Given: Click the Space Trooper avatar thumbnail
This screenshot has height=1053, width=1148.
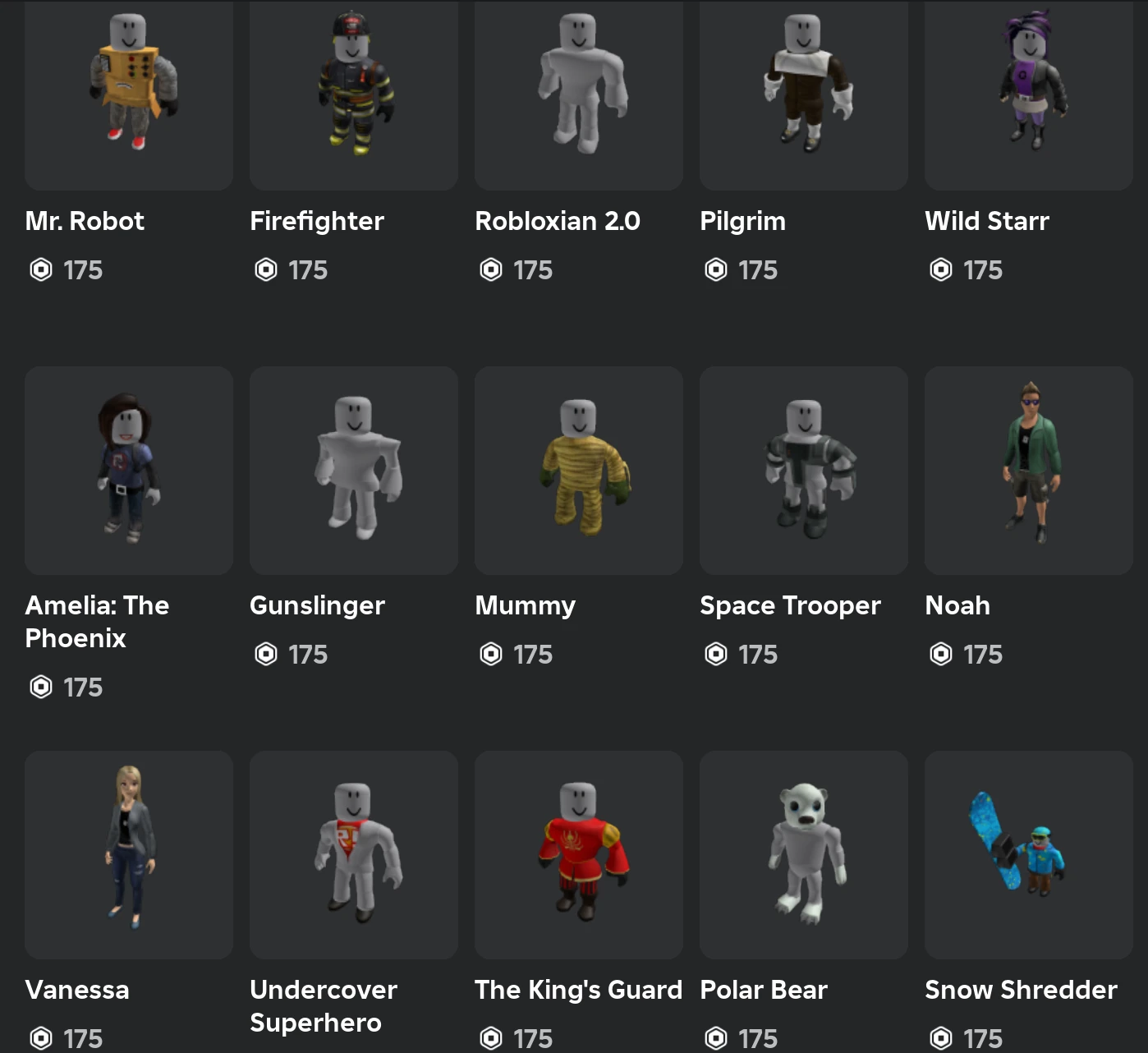Looking at the screenshot, I should (x=803, y=471).
